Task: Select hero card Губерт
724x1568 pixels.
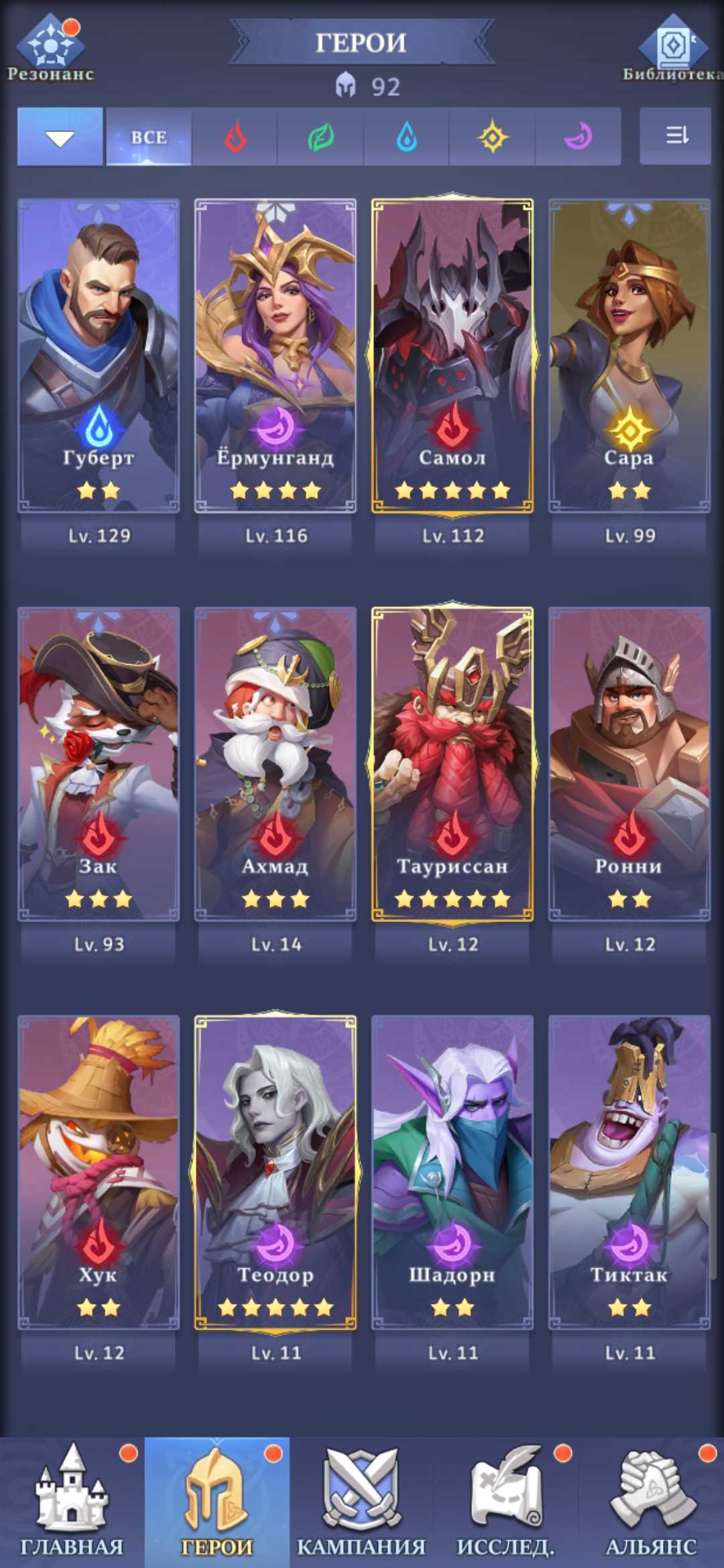Action: pyautogui.click(x=99, y=355)
